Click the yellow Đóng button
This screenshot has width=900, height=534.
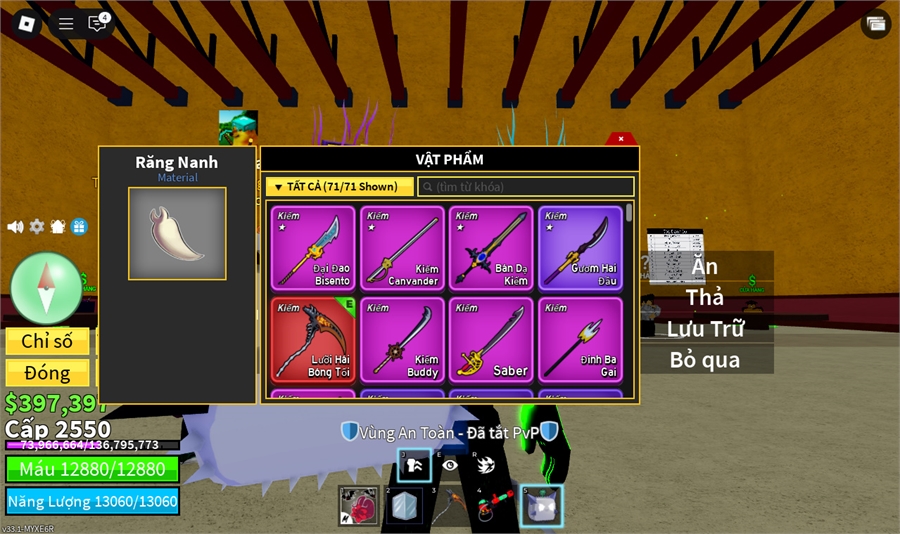47,373
